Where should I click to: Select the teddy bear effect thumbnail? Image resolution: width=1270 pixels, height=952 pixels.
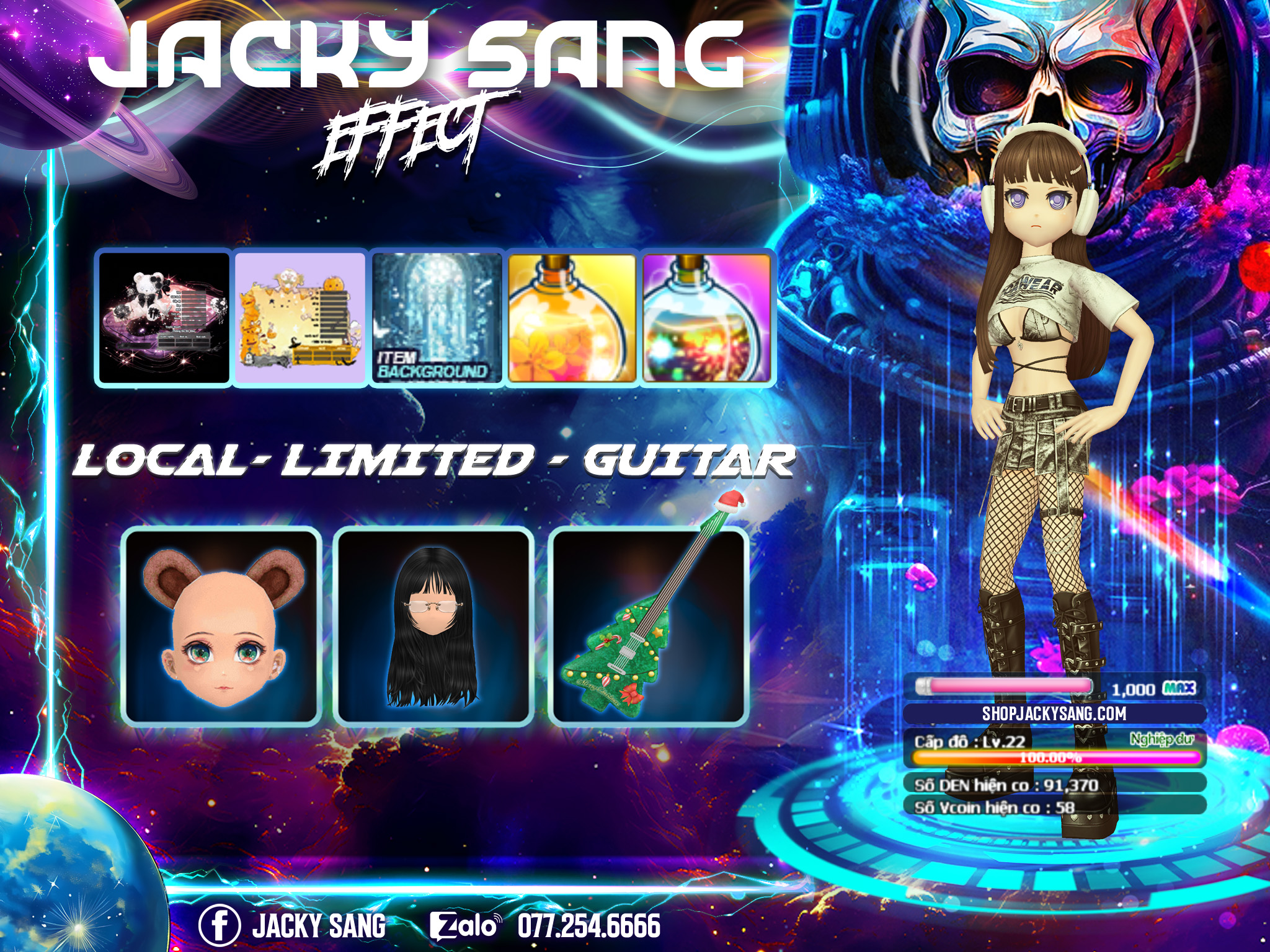[x=164, y=318]
